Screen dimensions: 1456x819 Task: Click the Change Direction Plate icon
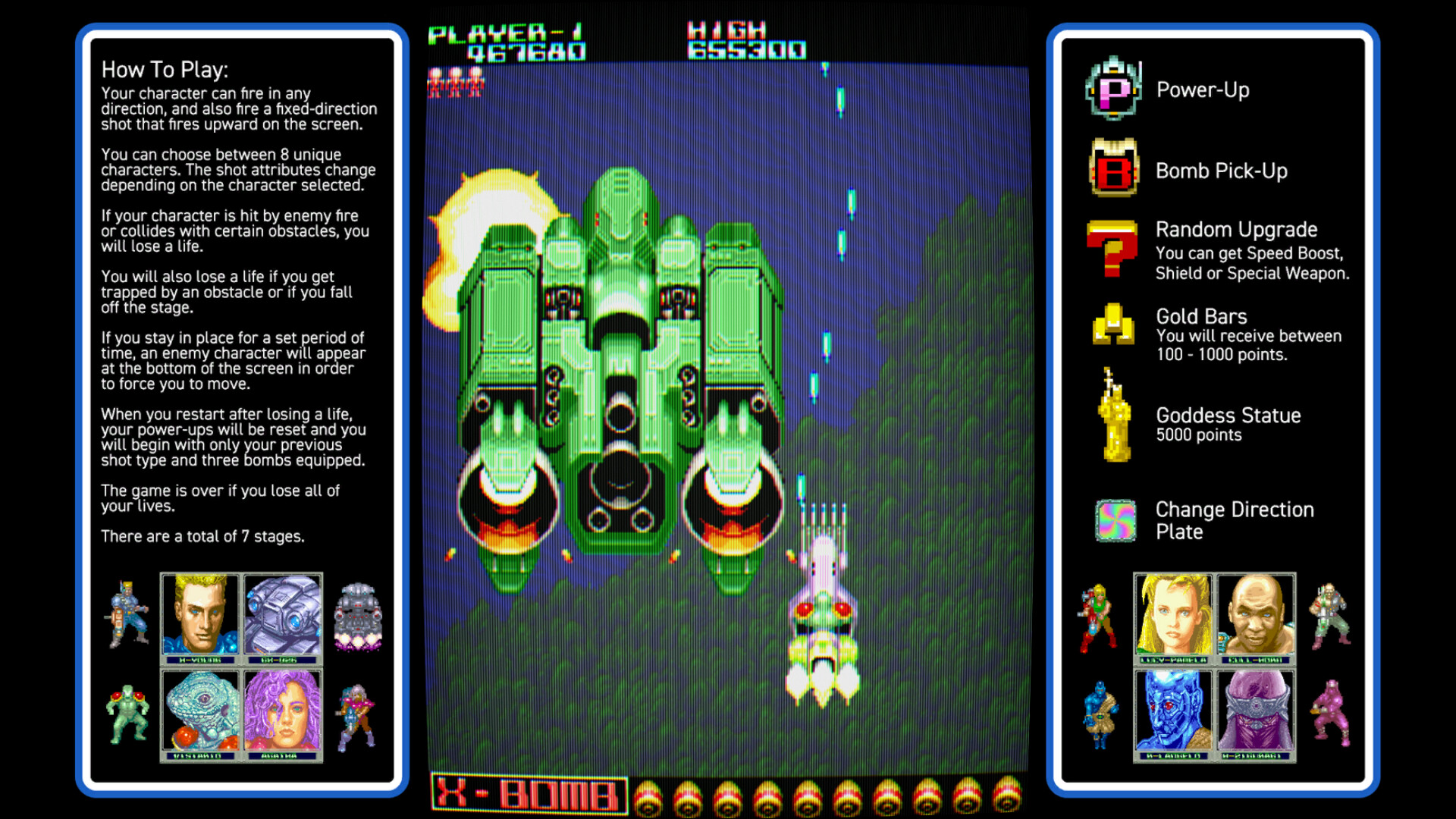coord(1116,520)
